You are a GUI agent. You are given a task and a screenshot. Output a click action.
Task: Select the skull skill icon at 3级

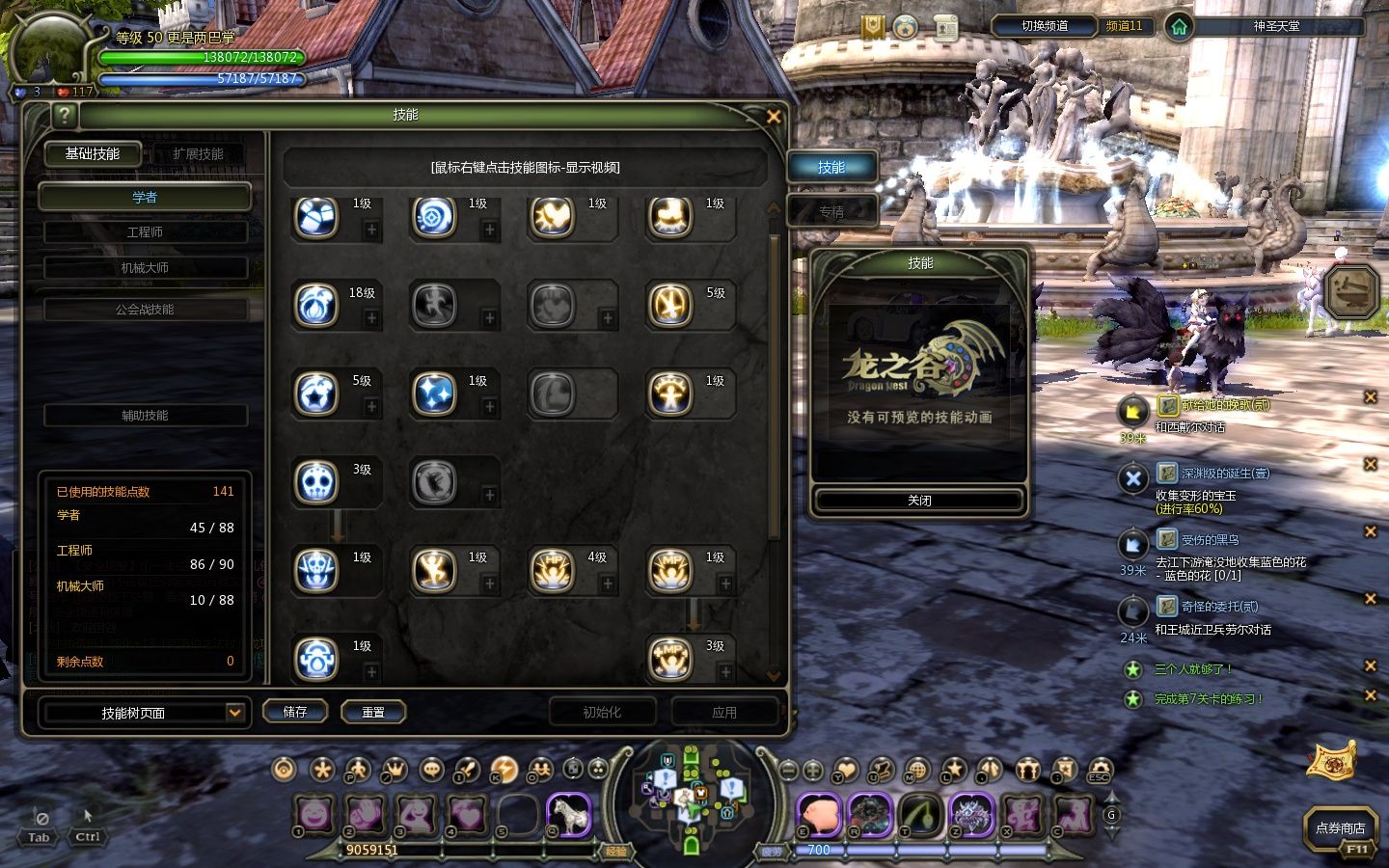(316, 482)
